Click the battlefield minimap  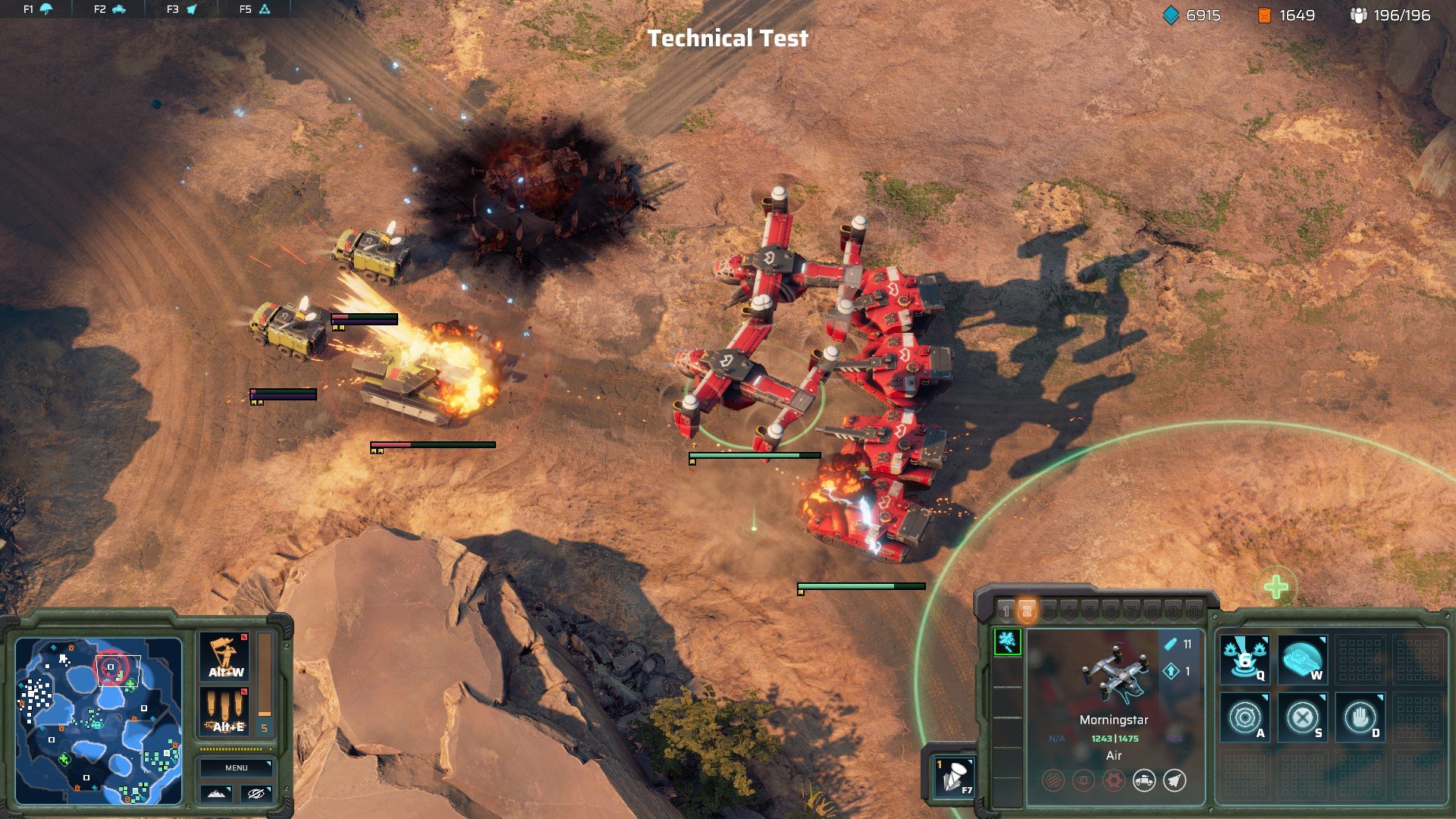(x=99, y=720)
